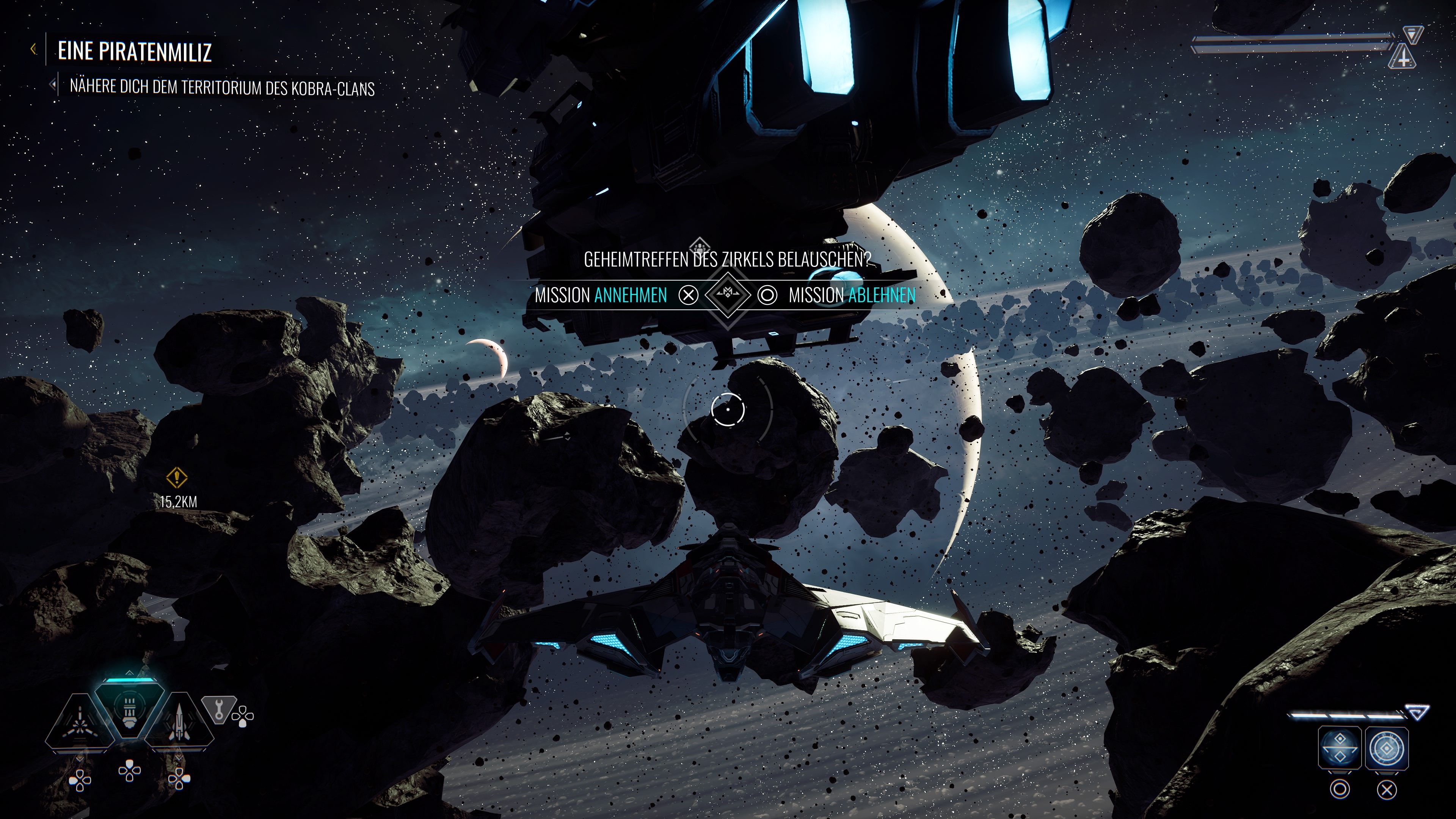
Task: Select the objective about the Kobra-Clan territory
Action: [221, 88]
